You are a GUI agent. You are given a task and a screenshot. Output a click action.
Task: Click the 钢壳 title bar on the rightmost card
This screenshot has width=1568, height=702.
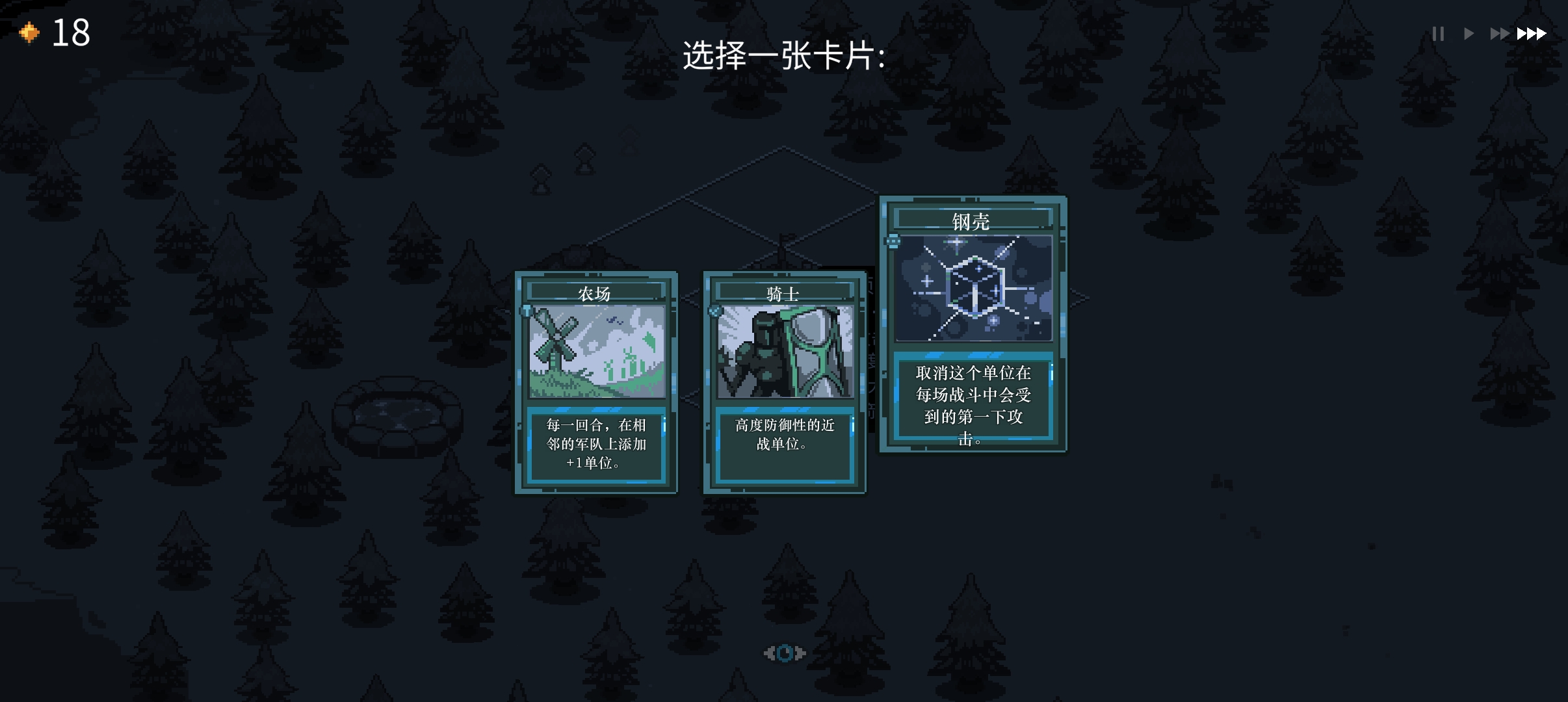974,220
